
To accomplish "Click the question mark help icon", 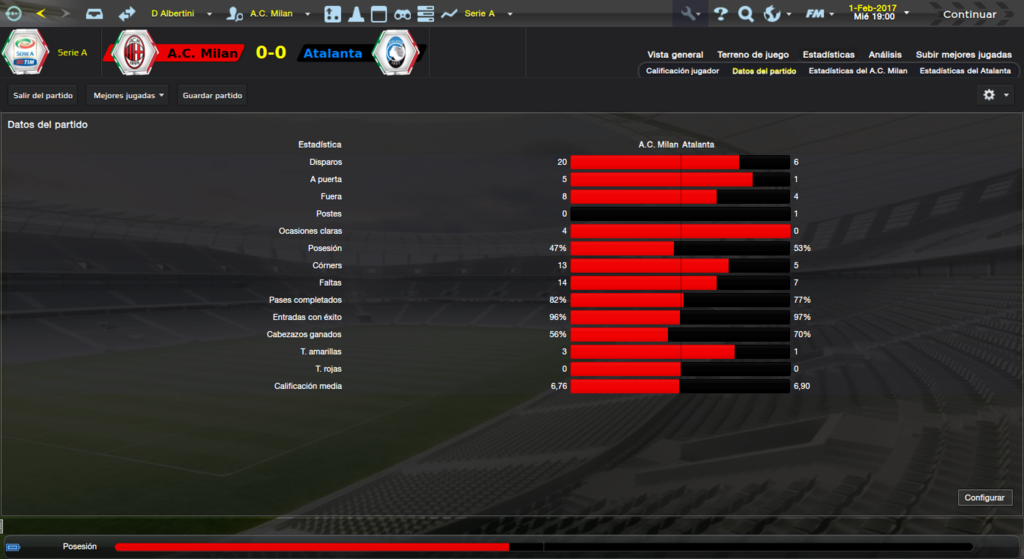I will pyautogui.click(x=720, y=14).
